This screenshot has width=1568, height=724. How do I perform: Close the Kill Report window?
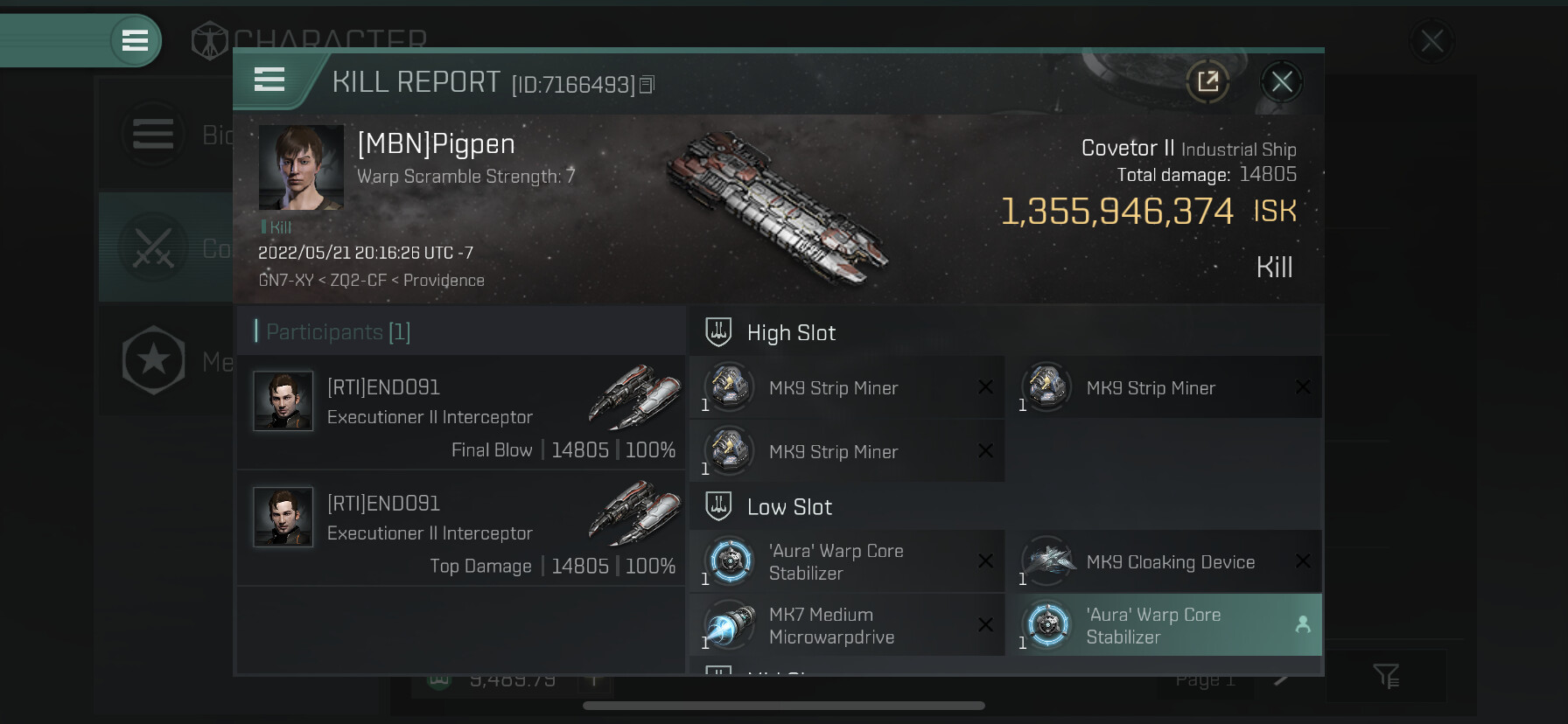tap(1282, 82)
